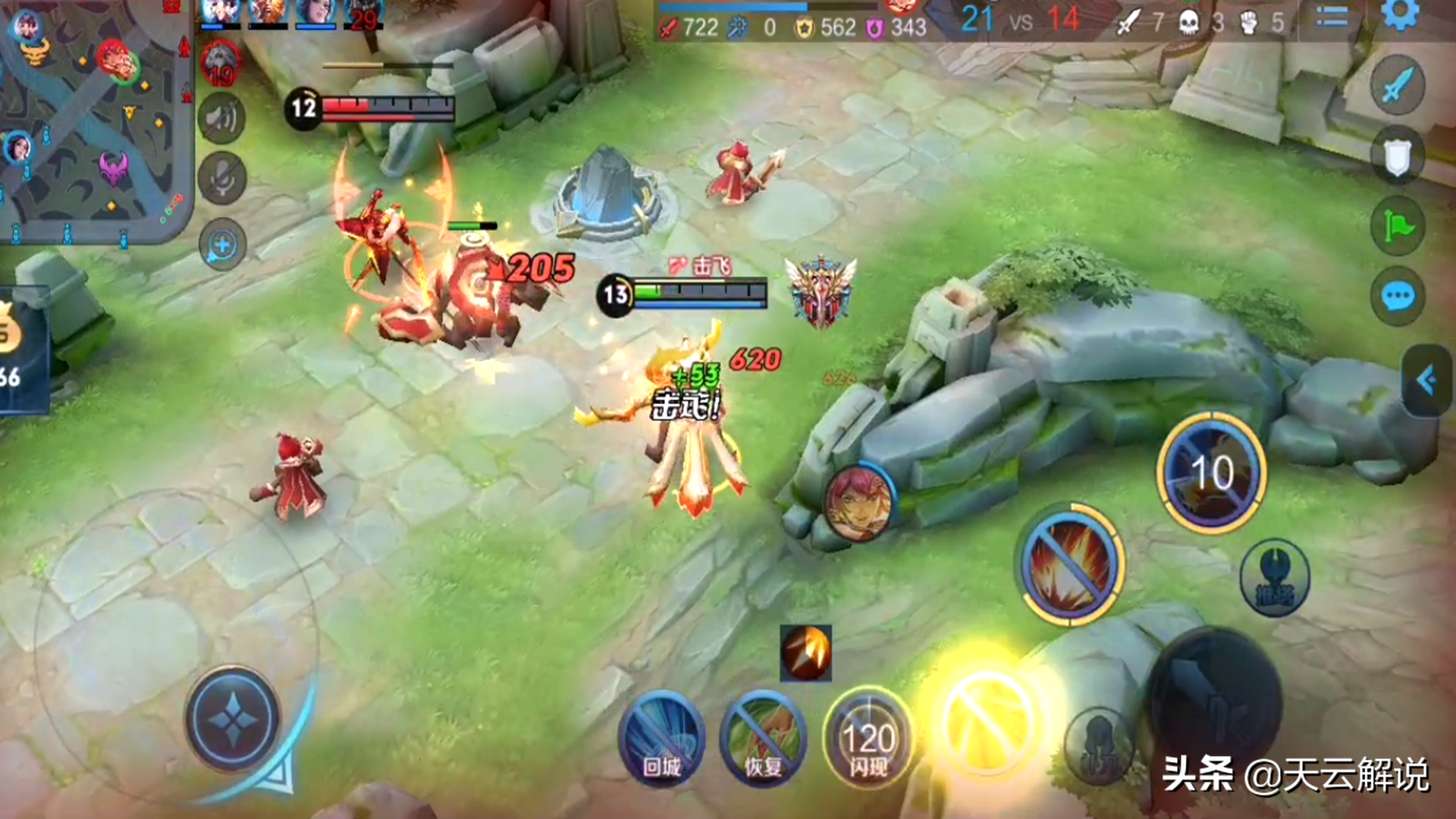Viewport: 1456px width, 819px height.
Task: Send the sword attack signal
Action: point(1398,85)
